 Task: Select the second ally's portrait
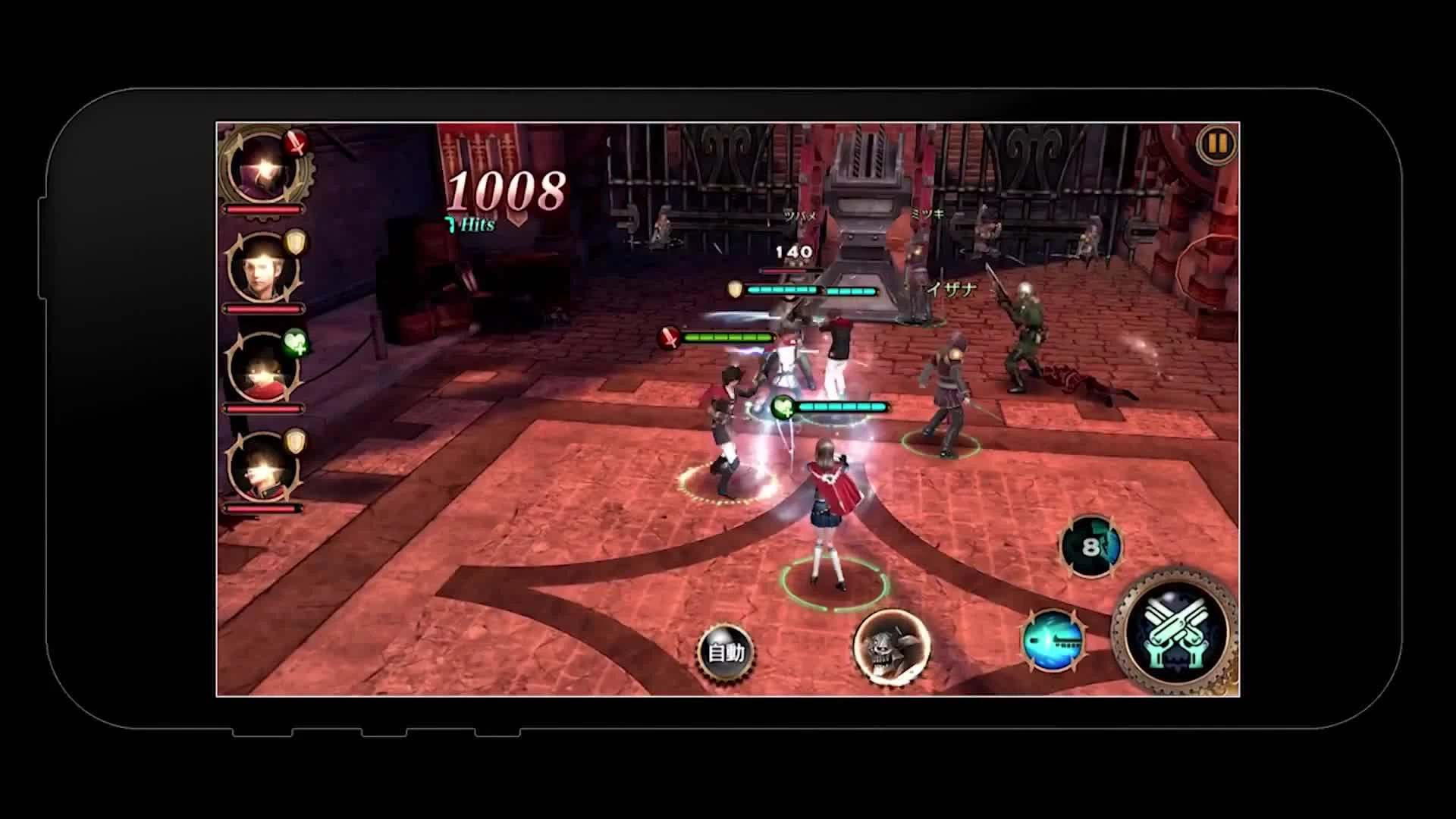point(260,268)
